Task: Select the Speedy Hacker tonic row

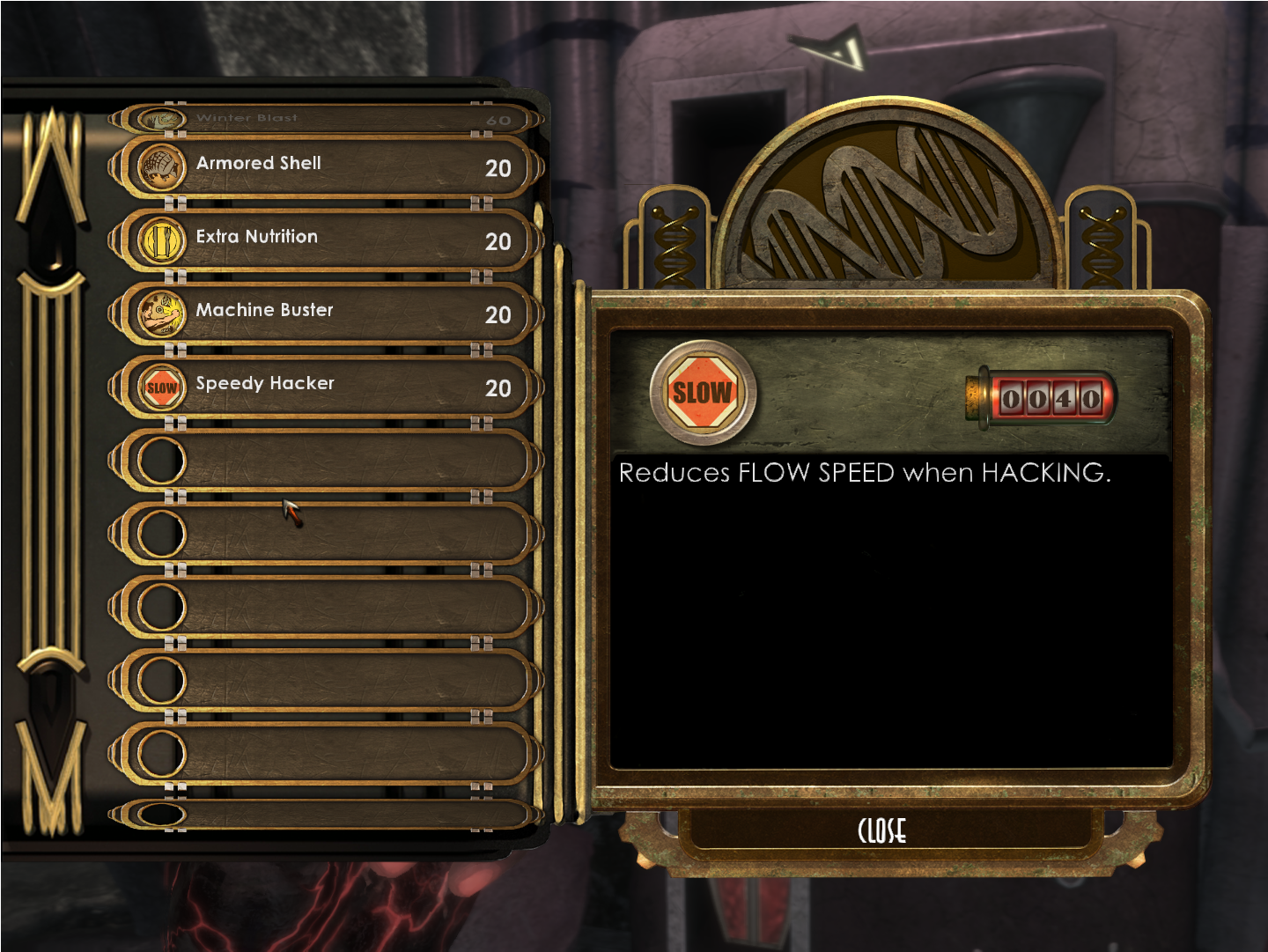Action: [326, 387]
